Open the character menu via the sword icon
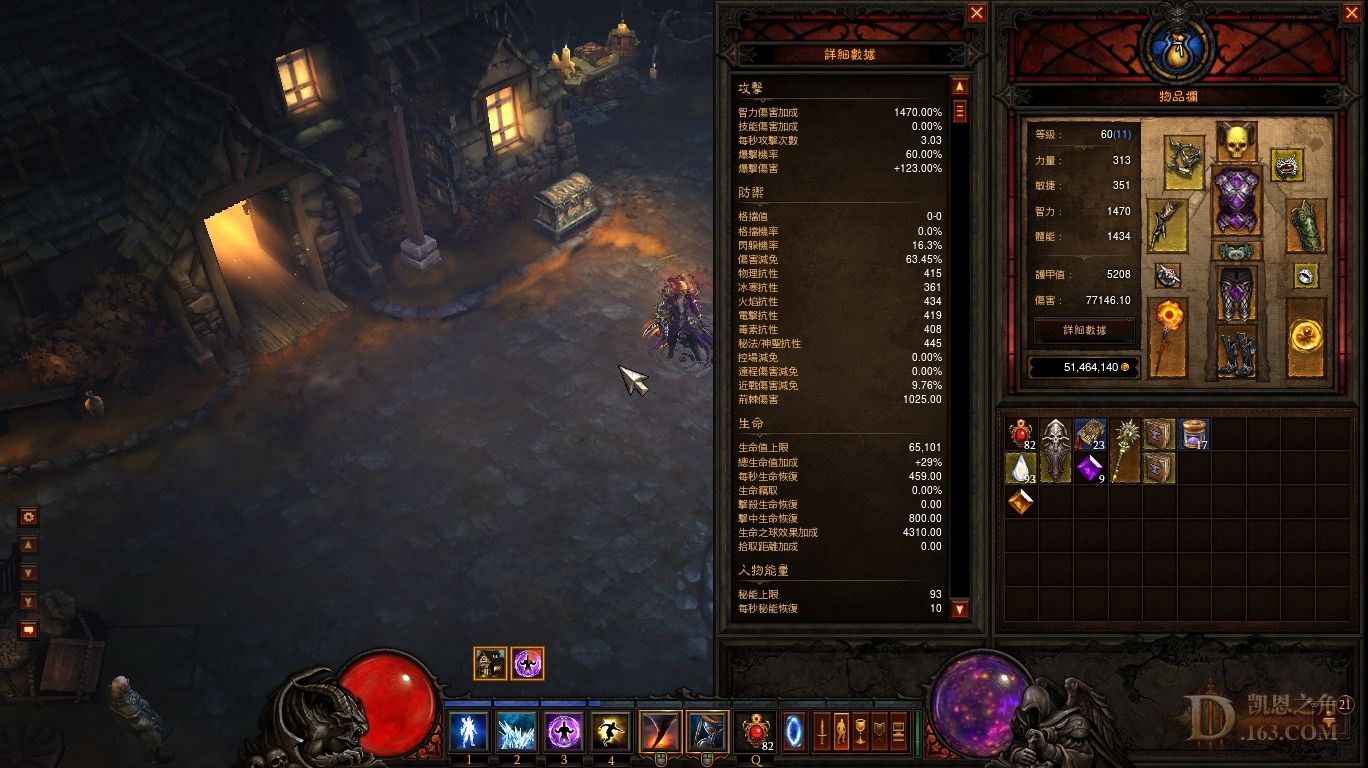The width and height of the screenshot is (1368, 768). click(x=822, y=732)
